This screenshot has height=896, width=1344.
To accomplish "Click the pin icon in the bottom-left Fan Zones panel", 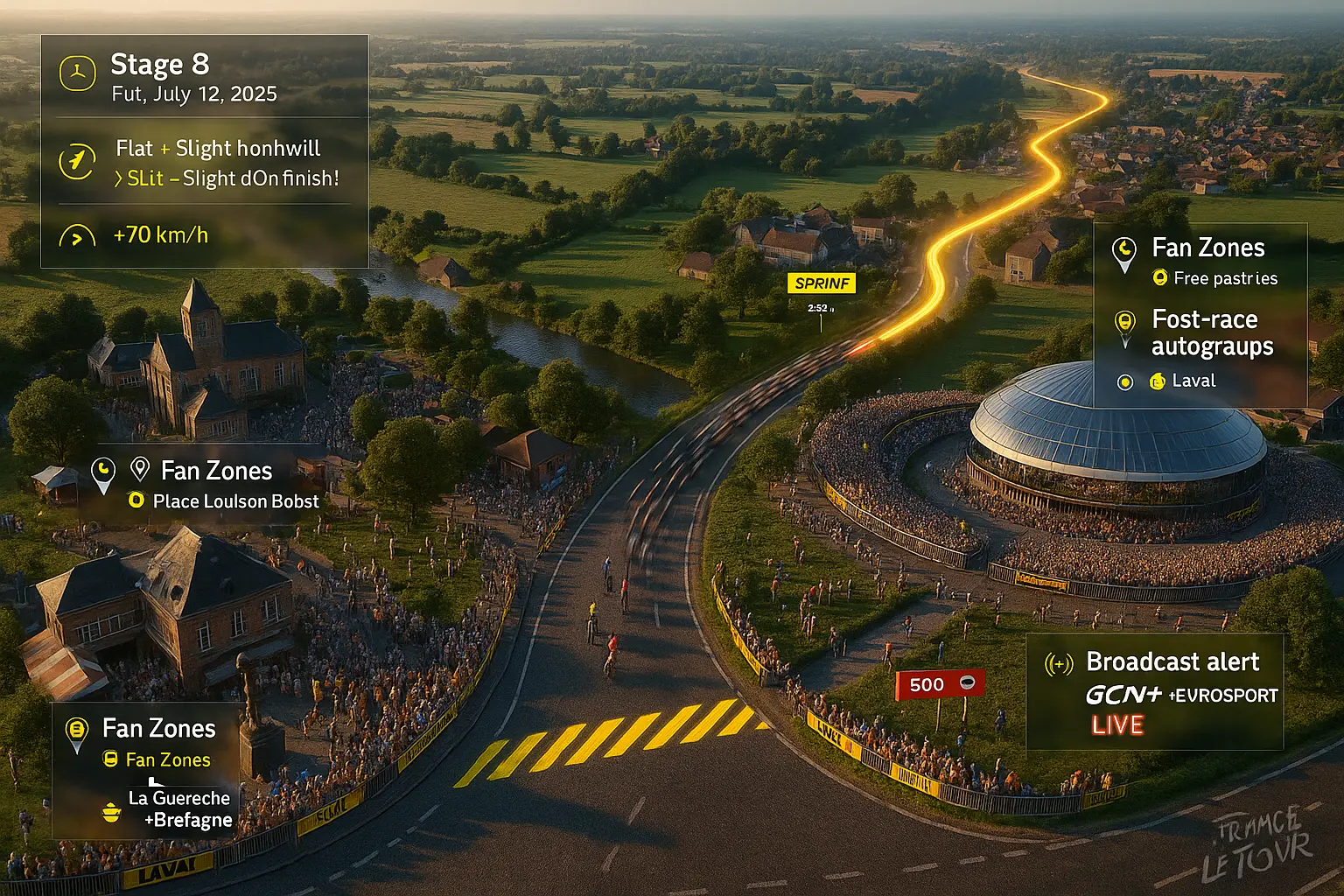I will [x=77, y=731].
